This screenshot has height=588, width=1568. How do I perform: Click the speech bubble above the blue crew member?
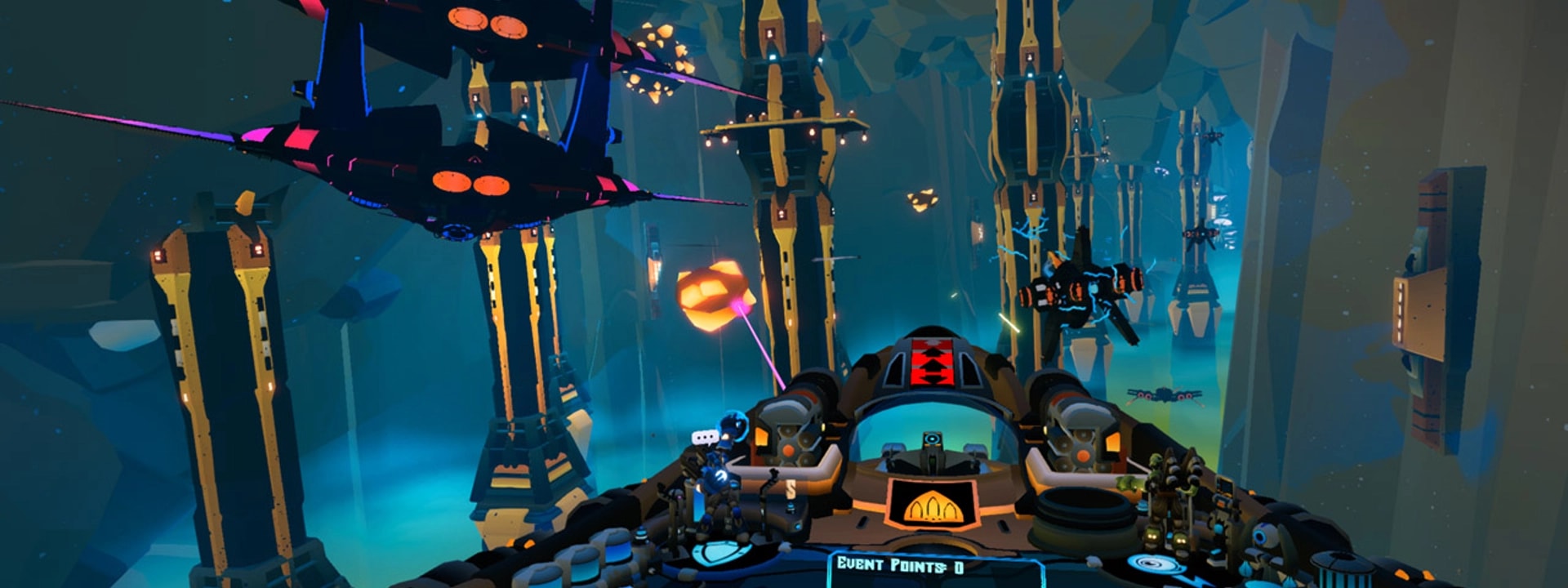tap(704, 438)
